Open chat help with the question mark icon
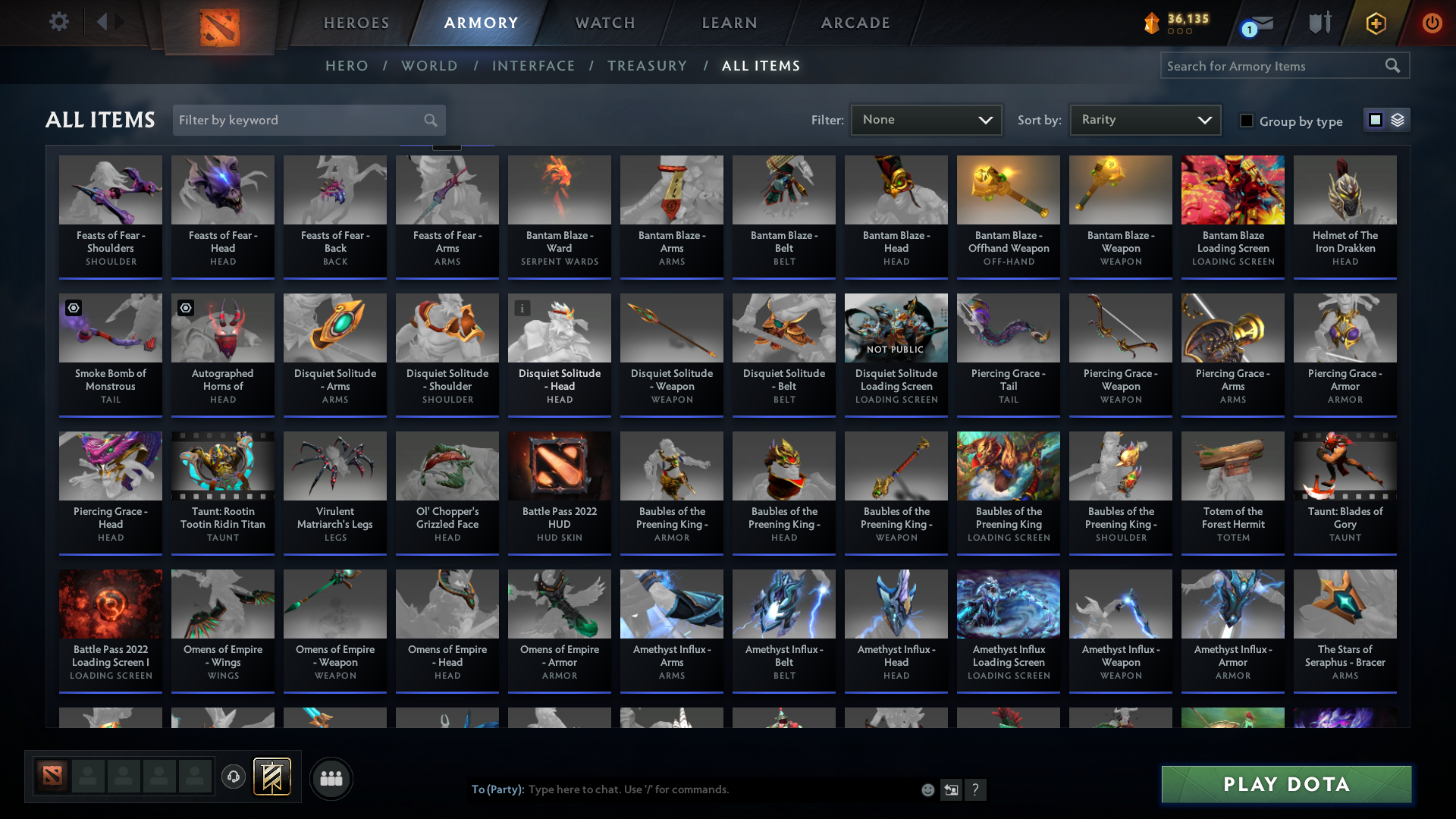The image size is (1456, 819). point(976,789)
